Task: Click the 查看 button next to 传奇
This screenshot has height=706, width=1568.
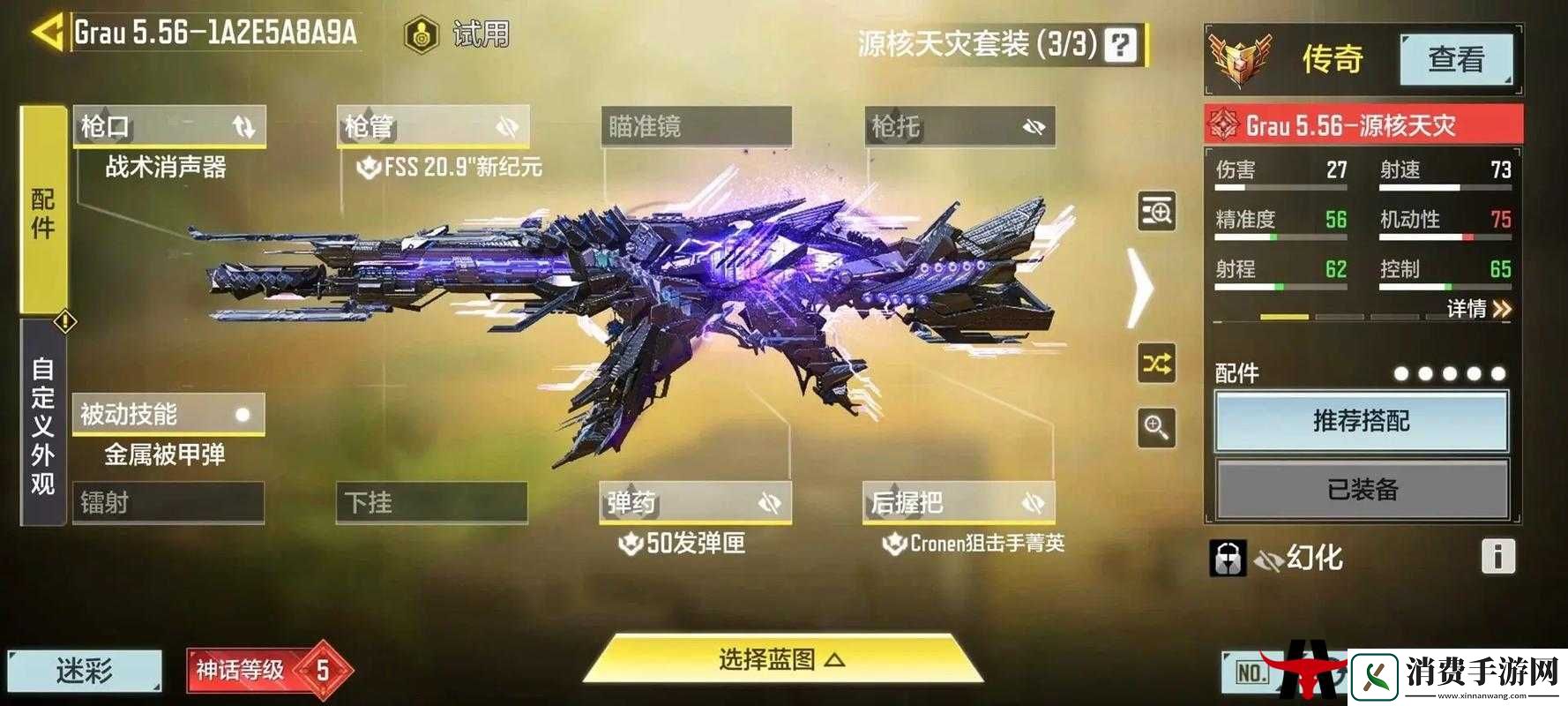Action: (1457, 60)
